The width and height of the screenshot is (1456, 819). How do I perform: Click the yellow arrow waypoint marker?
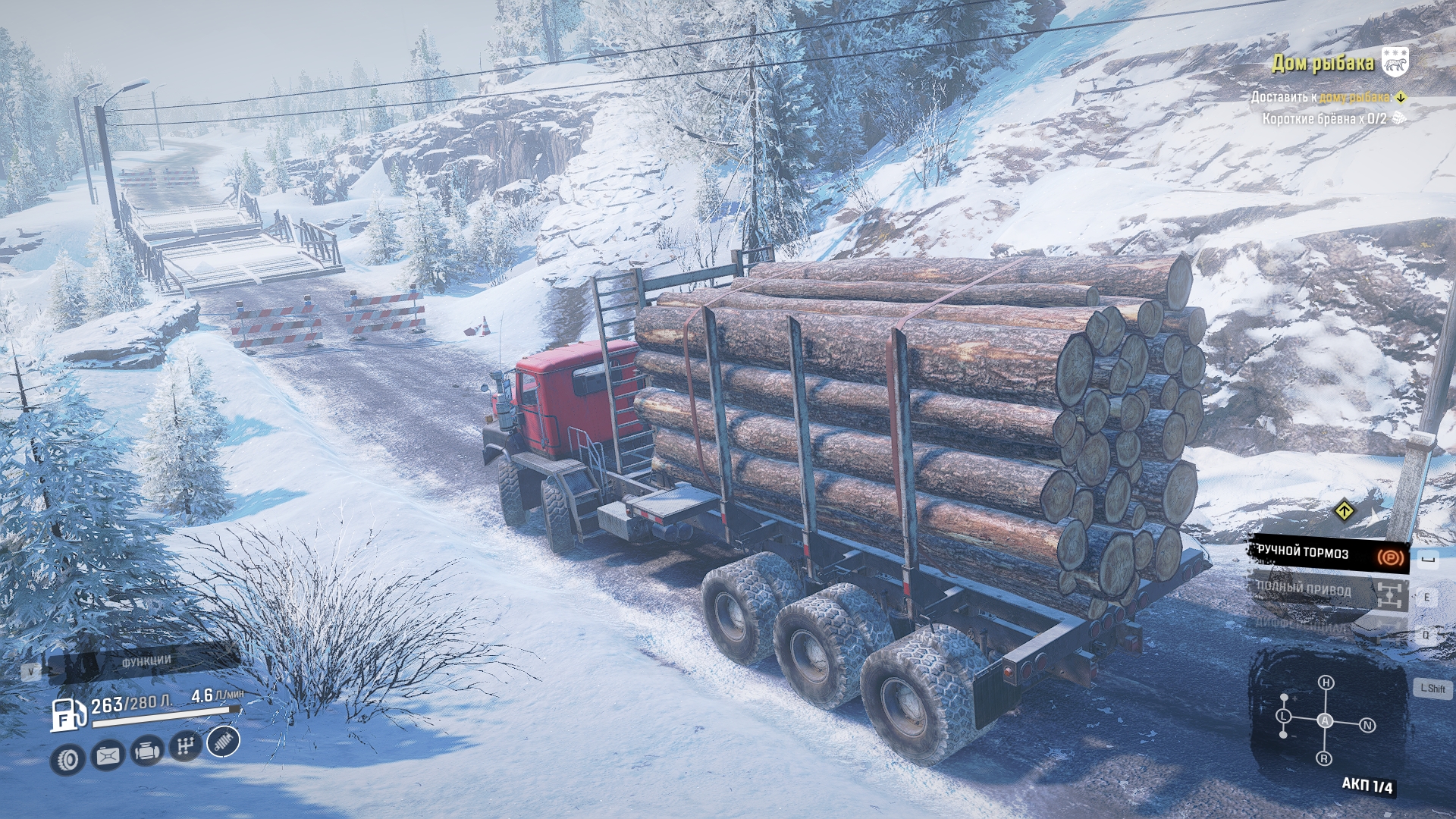tap(1344, 511)
